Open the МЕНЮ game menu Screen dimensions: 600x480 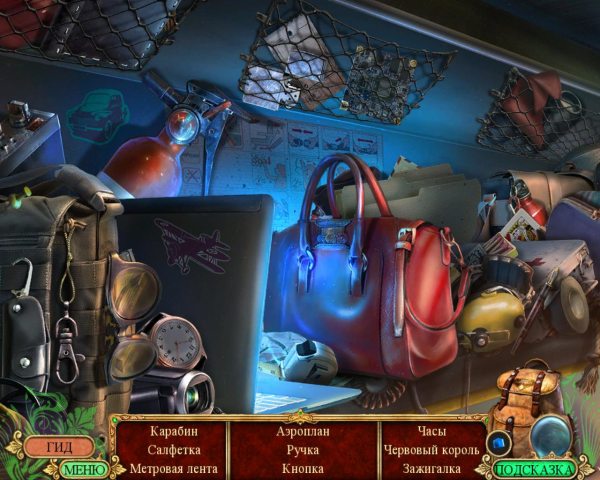(x=84, y=468)
